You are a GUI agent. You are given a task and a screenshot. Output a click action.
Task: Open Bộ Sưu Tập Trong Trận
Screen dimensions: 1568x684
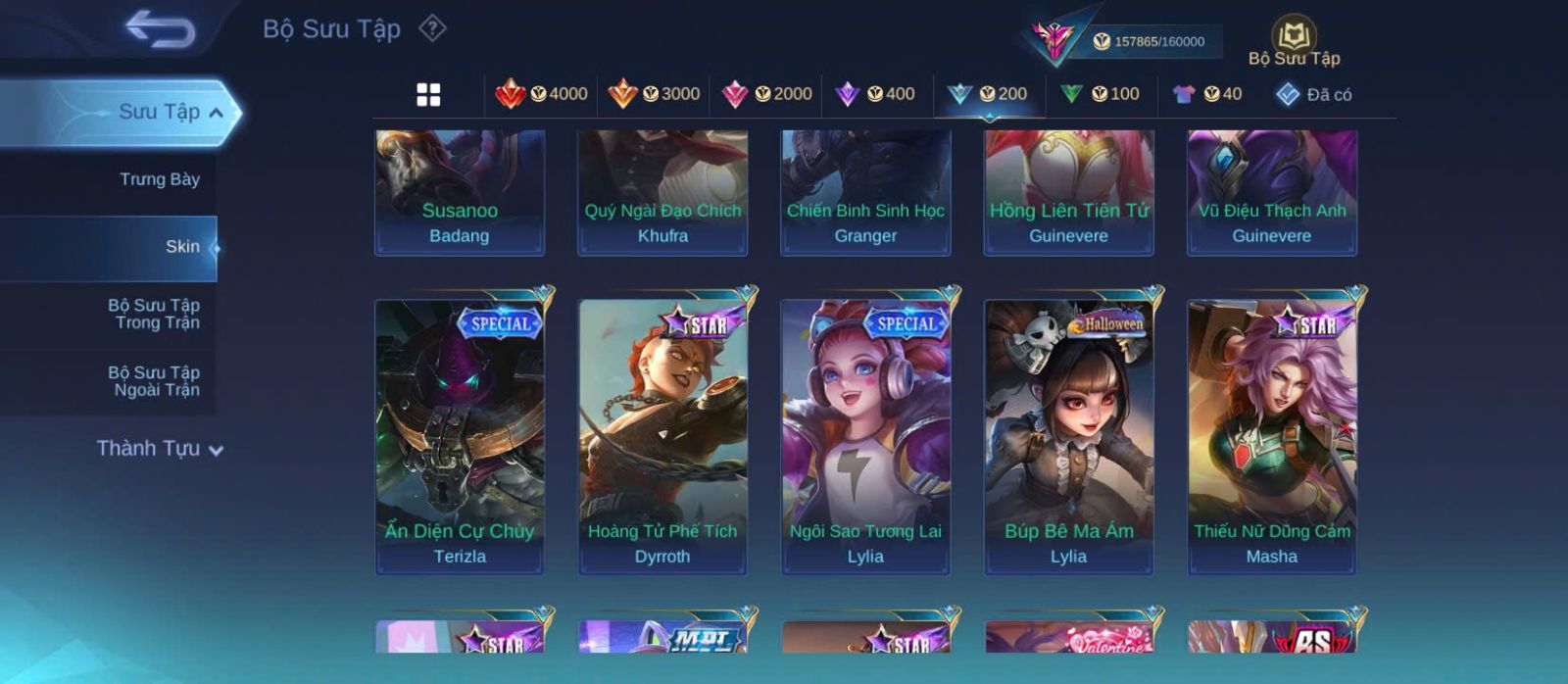[x=154, y=314]
